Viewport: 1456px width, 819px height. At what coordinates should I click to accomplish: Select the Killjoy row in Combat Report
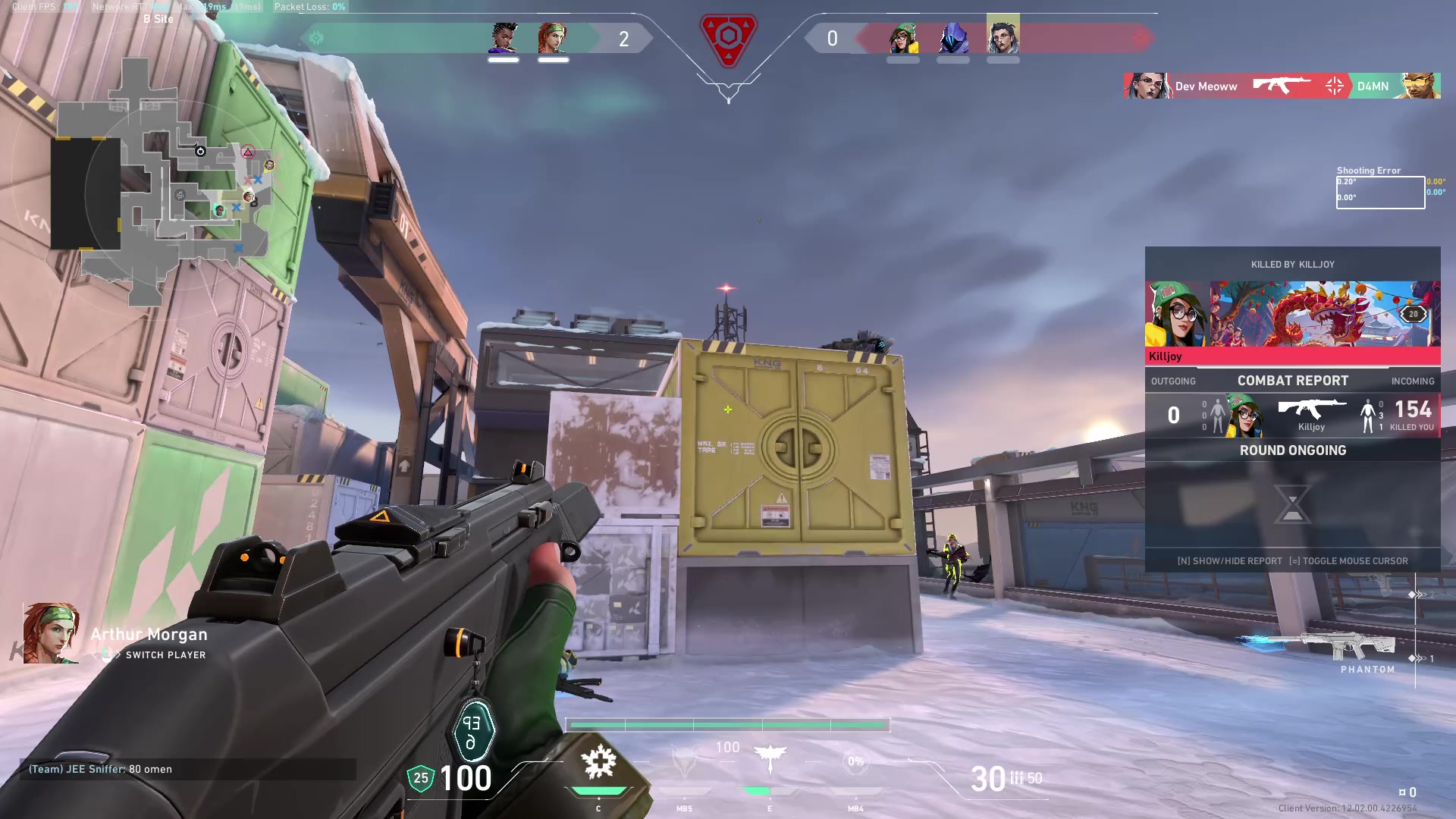click(1292, 416)
